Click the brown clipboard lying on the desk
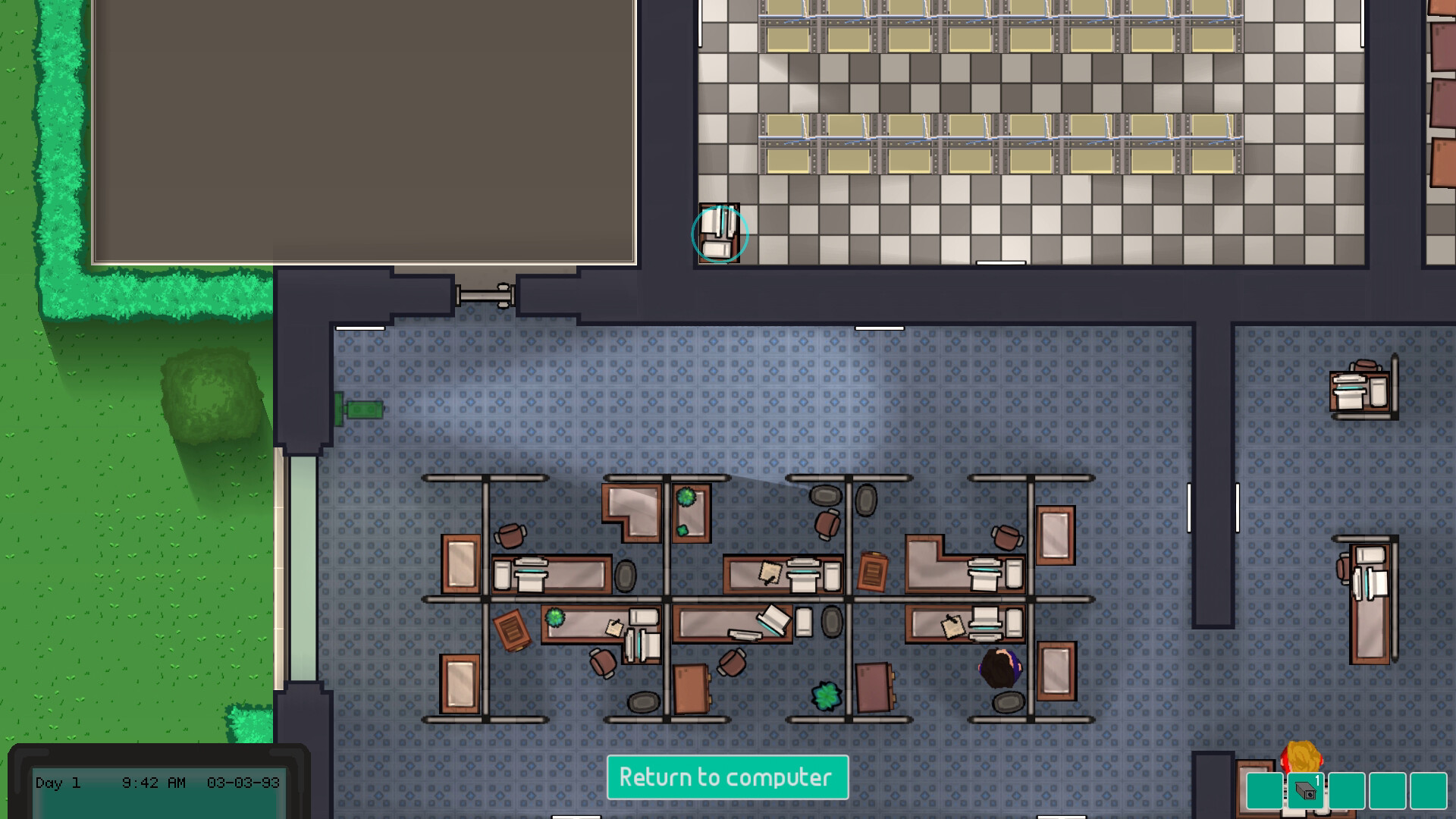Viewport: 1456px width, 819px height. click(x=873, y=570)
